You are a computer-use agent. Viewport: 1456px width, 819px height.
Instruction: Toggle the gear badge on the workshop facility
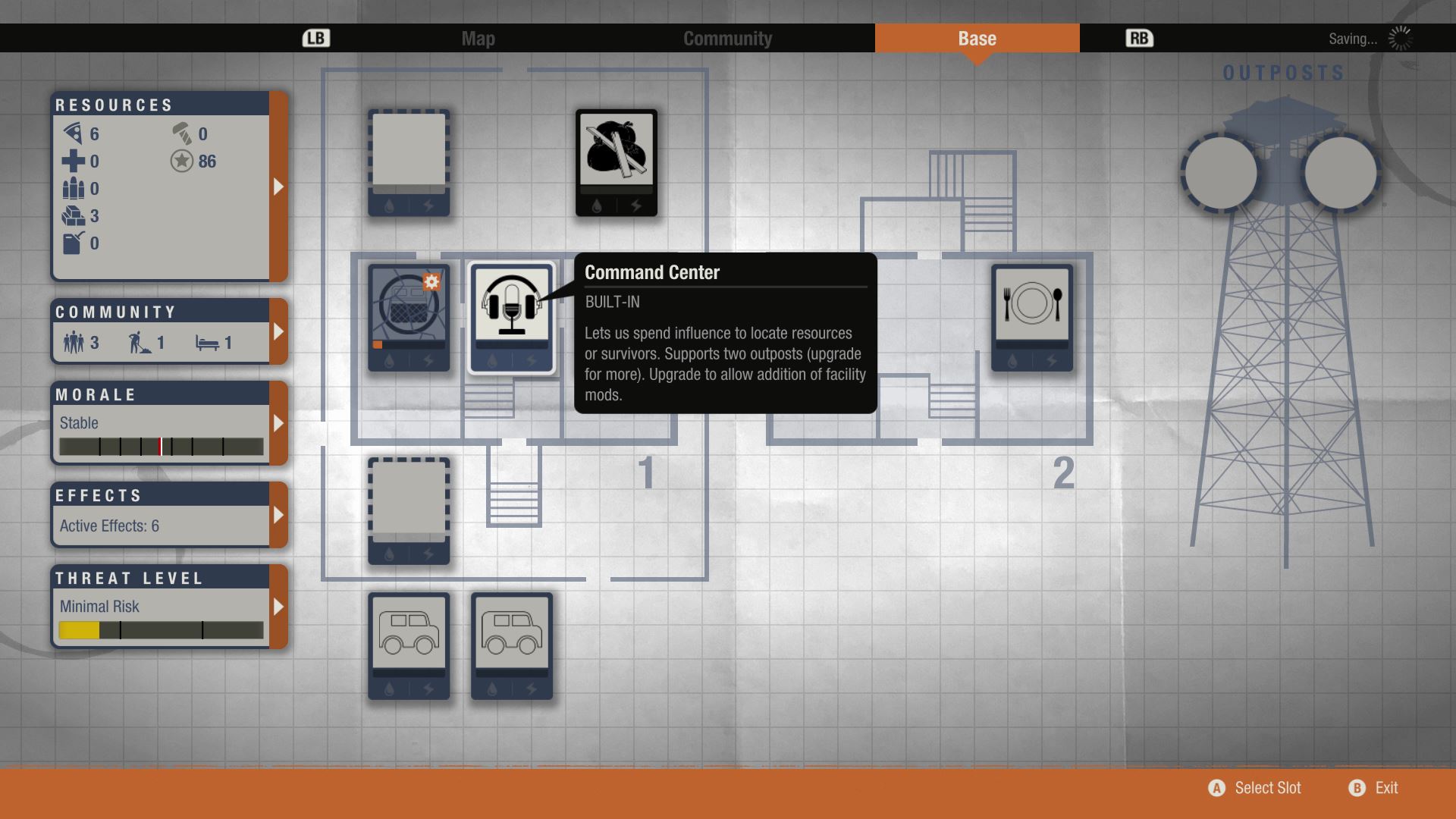coord(432,283)
